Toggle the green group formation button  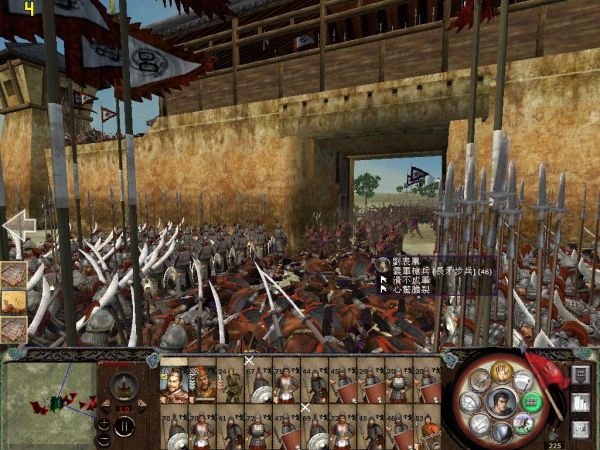[x=531, y=404]
